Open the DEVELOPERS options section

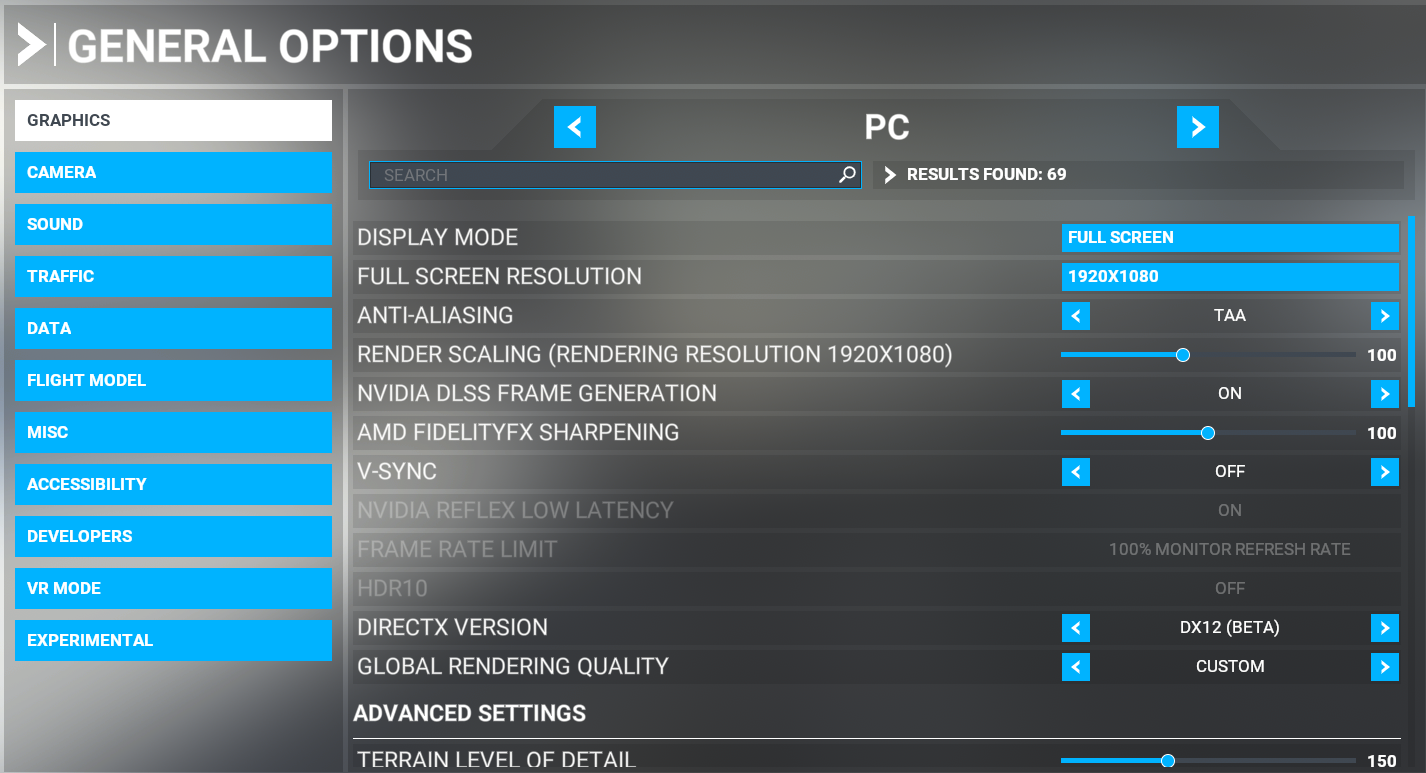[x=173, y=536]
